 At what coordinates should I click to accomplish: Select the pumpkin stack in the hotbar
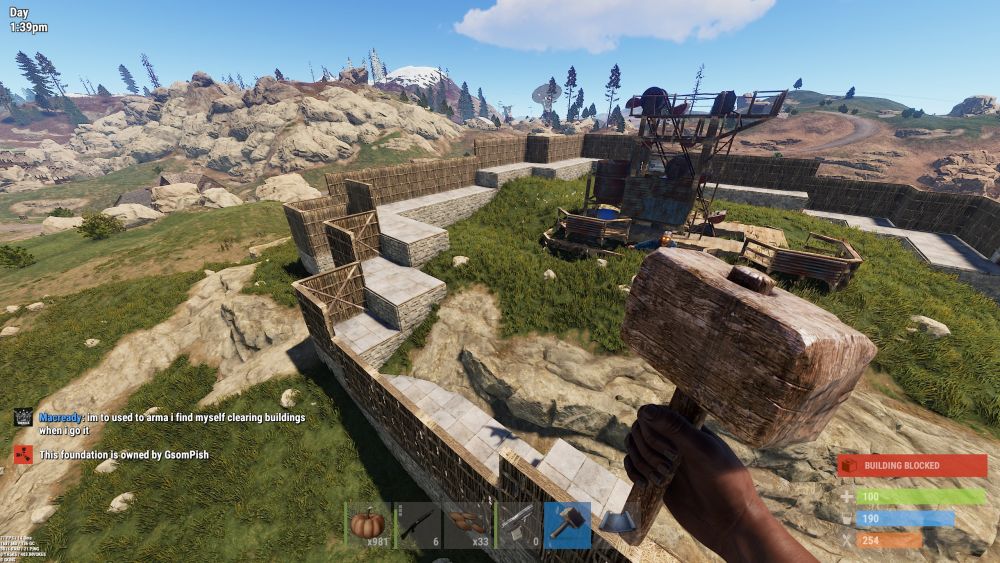368,525
